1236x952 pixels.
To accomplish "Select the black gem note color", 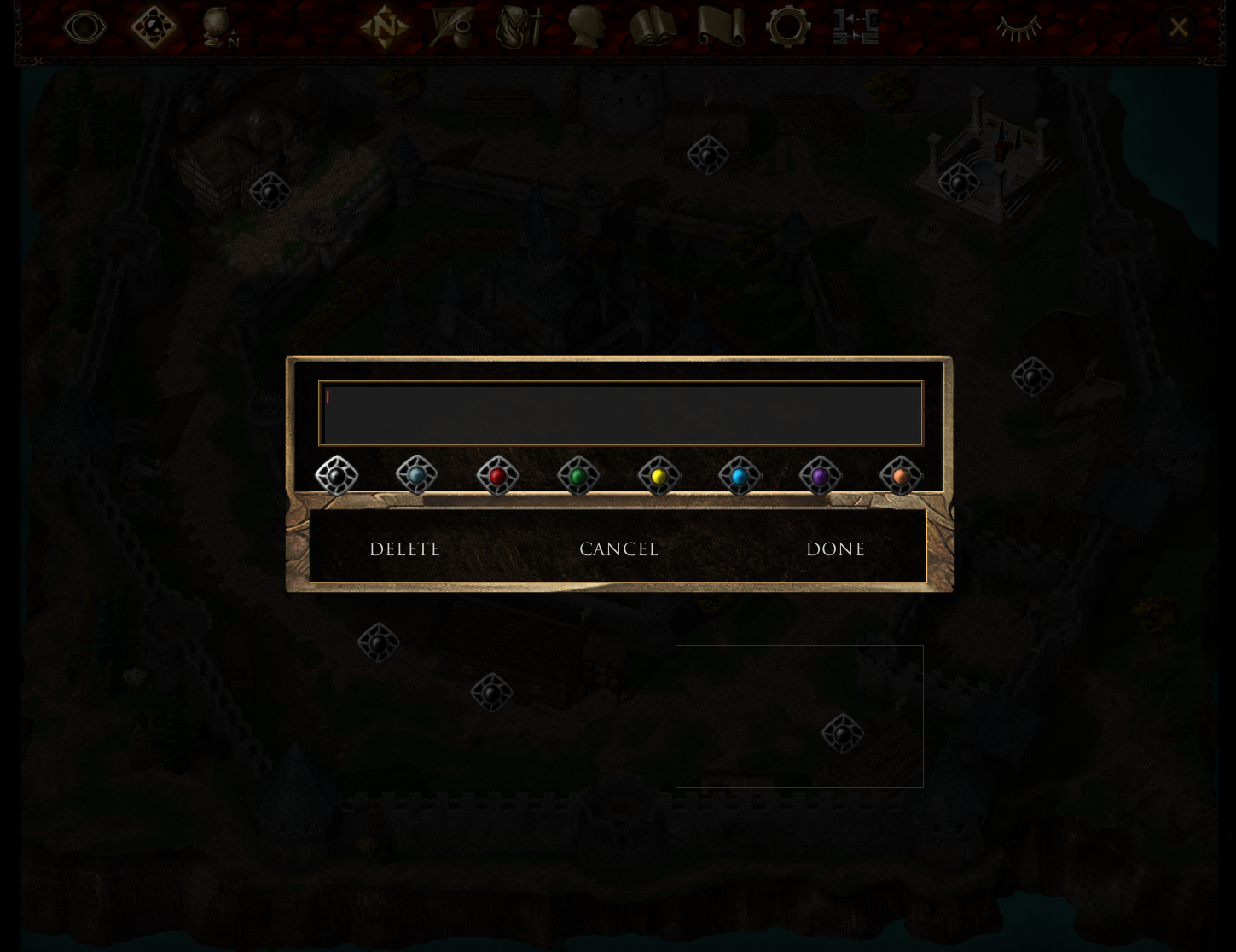I will (x=336, y=475).
